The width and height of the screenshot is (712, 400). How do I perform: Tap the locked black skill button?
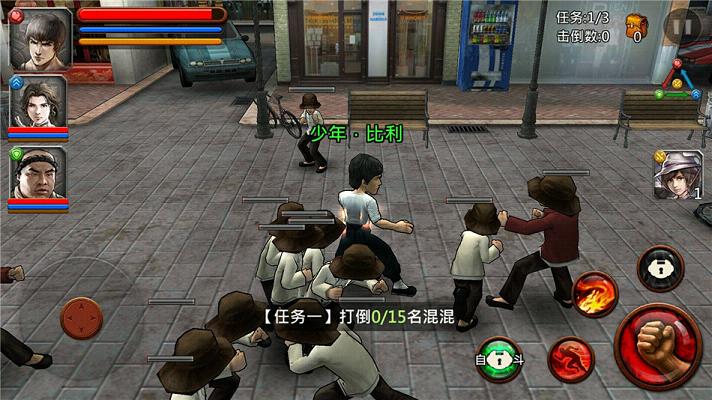(661, 268)
